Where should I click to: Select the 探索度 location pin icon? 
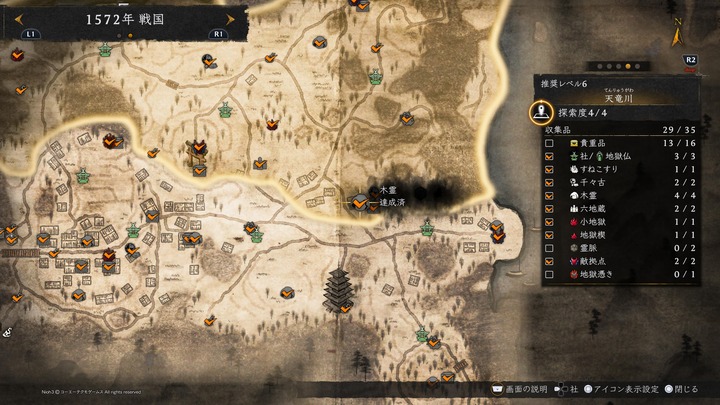[541, 112]
